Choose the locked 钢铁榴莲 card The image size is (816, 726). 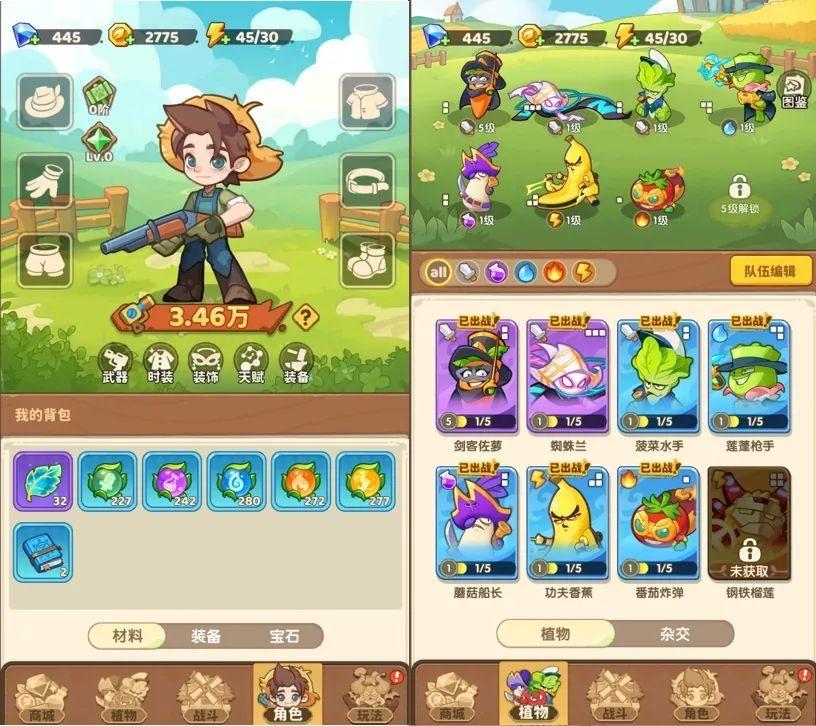tap(747, 525)
